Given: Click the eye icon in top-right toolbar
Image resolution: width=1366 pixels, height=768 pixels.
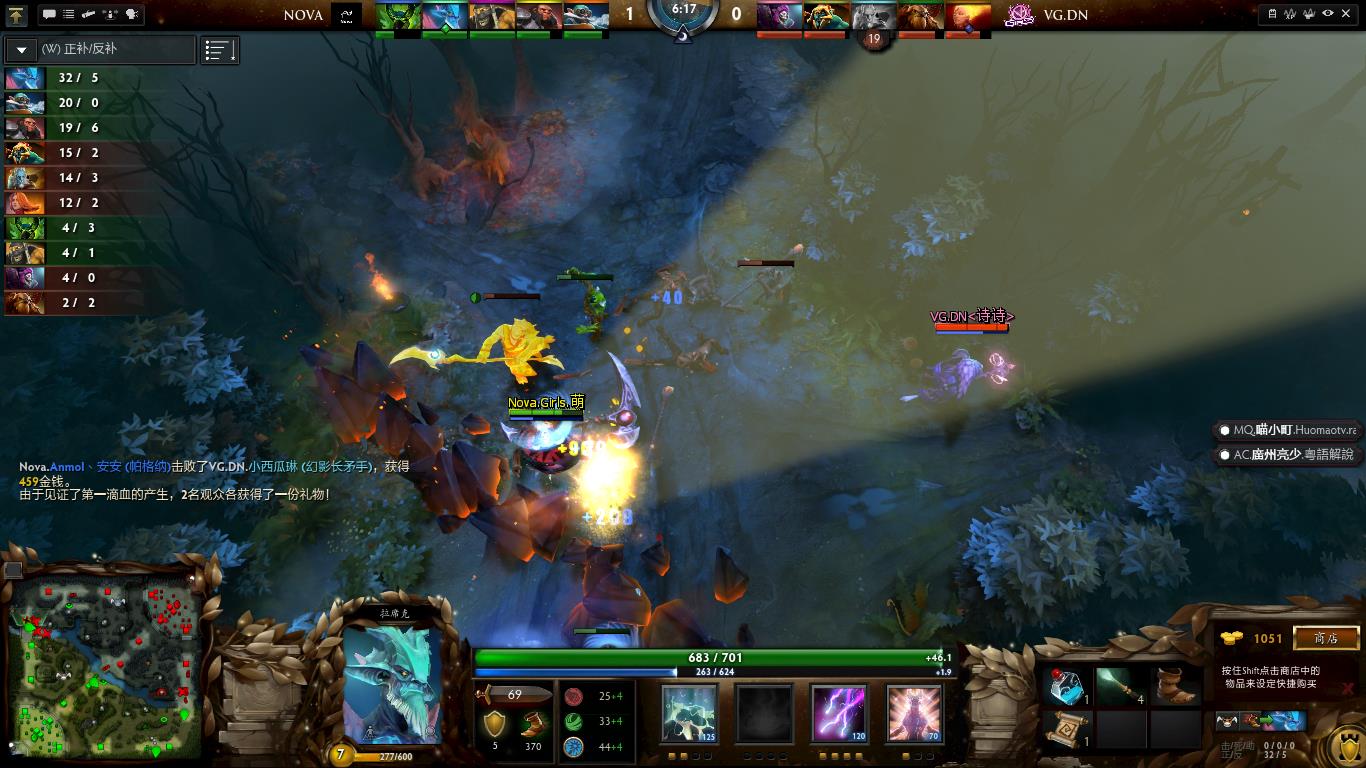Looking at the screenshot, I should 1327,14.
